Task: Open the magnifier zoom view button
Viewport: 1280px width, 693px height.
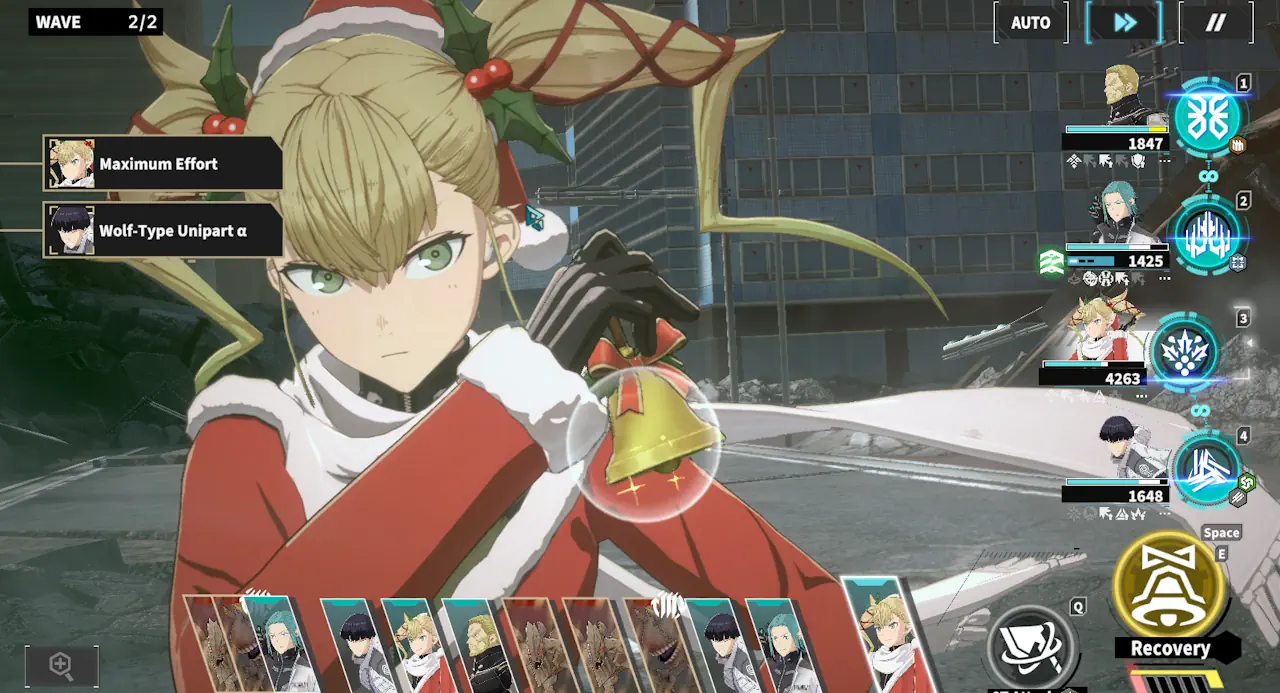Action: (x=61, y=665)
